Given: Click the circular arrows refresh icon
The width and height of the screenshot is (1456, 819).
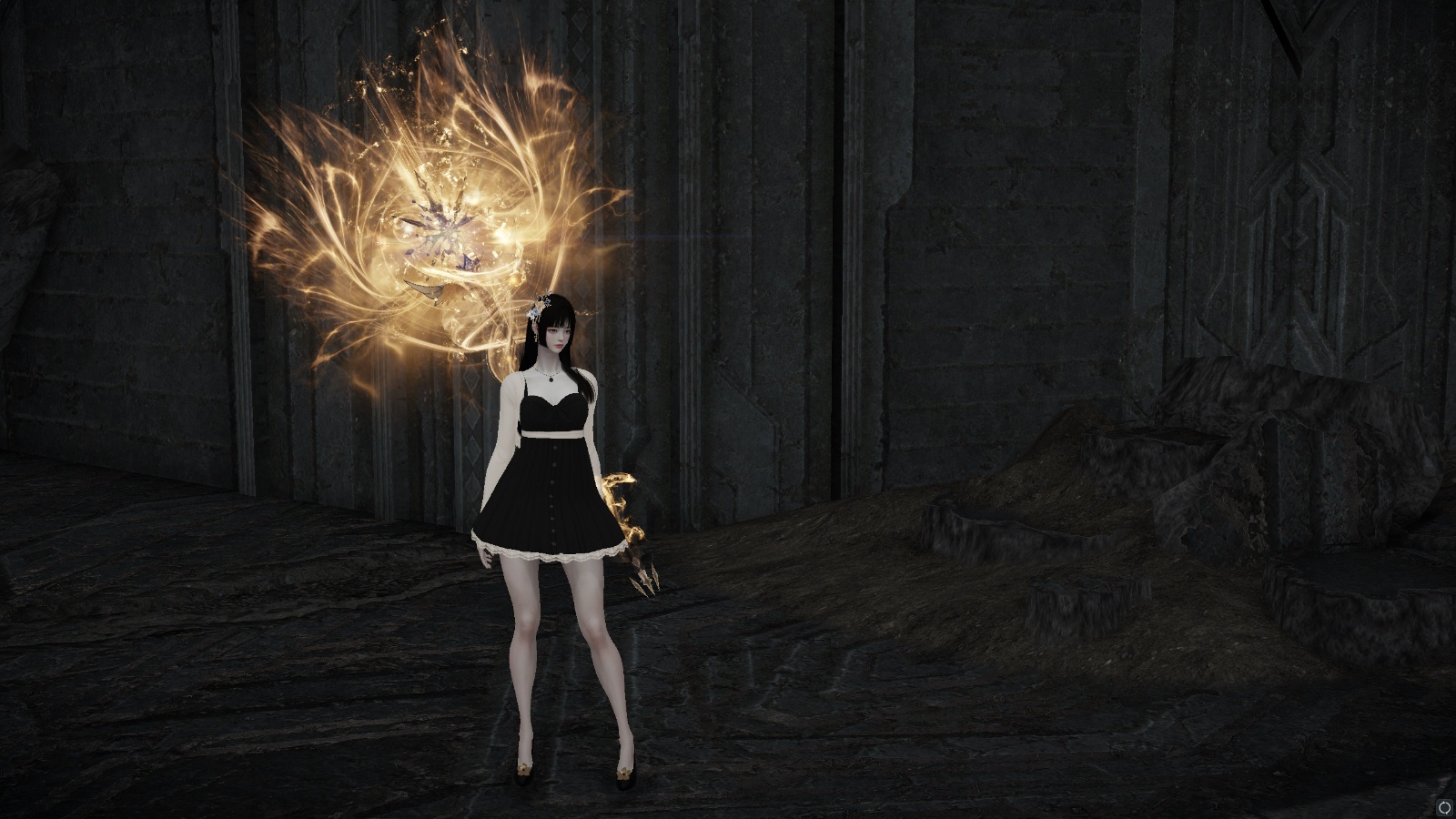Looking at the screenshot, I should click(x=1444, y=807).
